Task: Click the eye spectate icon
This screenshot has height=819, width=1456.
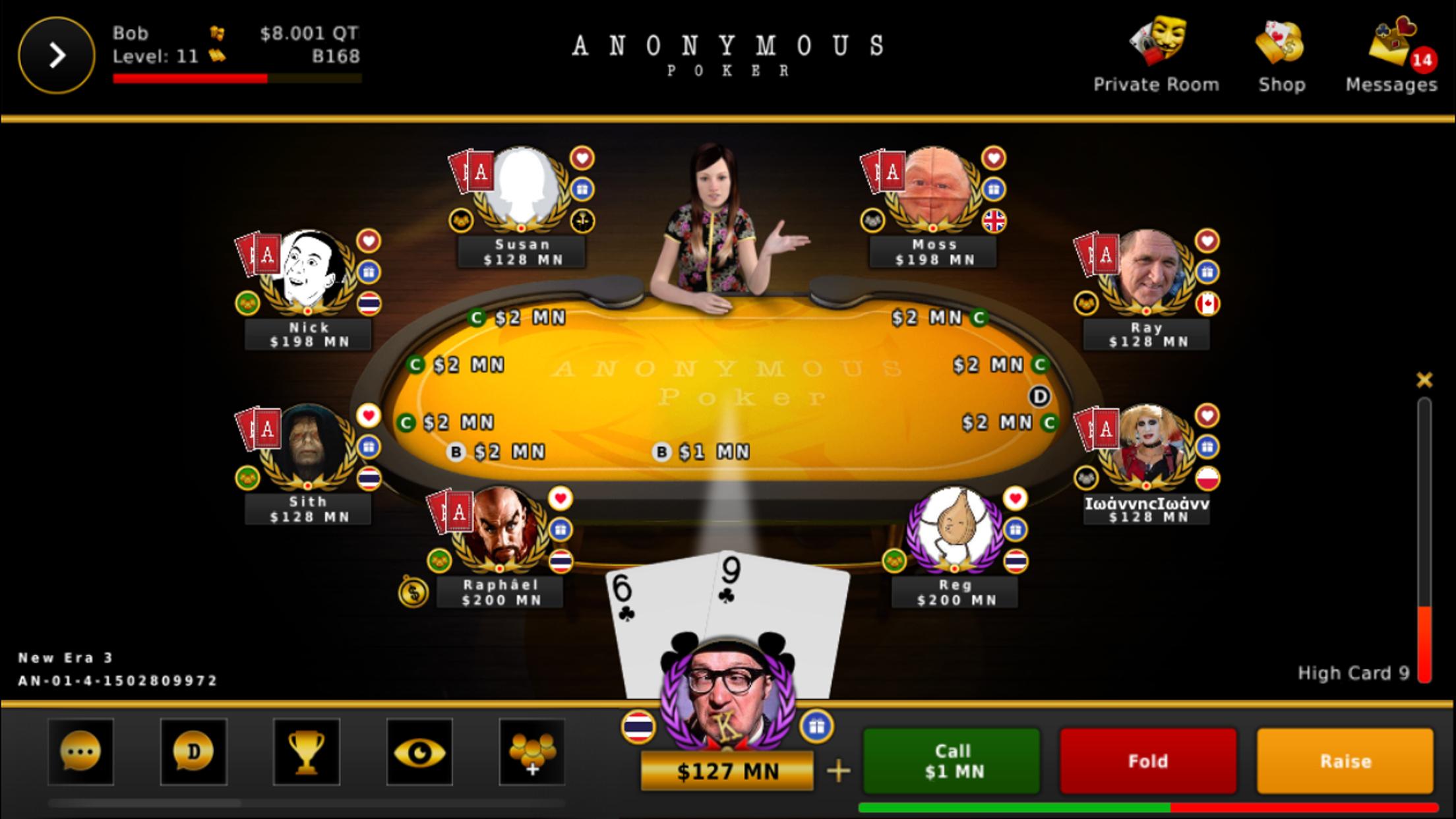Action: [420, 752]
